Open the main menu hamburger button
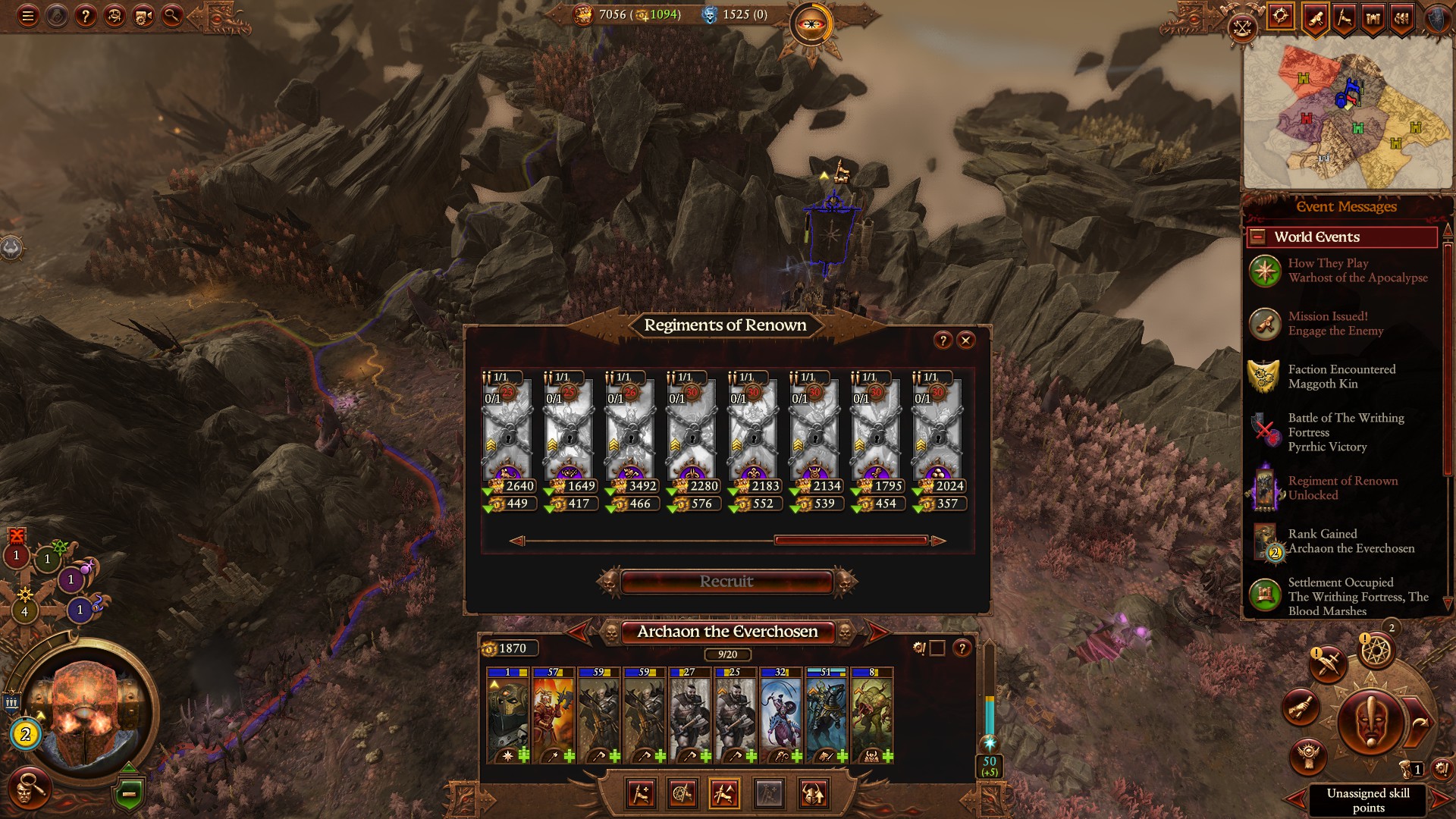 pyautogui.click(x=28, y=16)
